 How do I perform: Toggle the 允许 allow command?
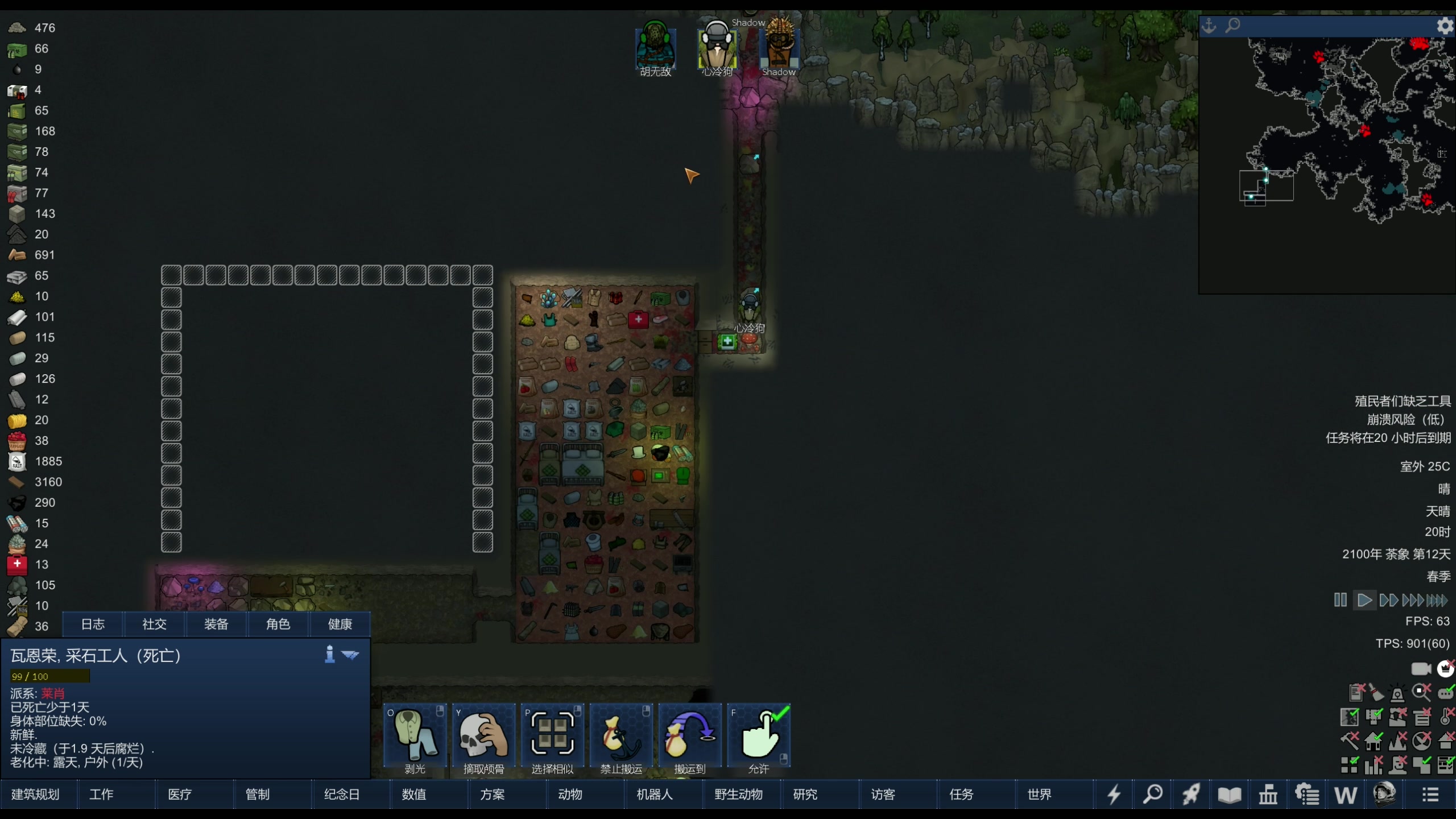[x=759, y=738]
